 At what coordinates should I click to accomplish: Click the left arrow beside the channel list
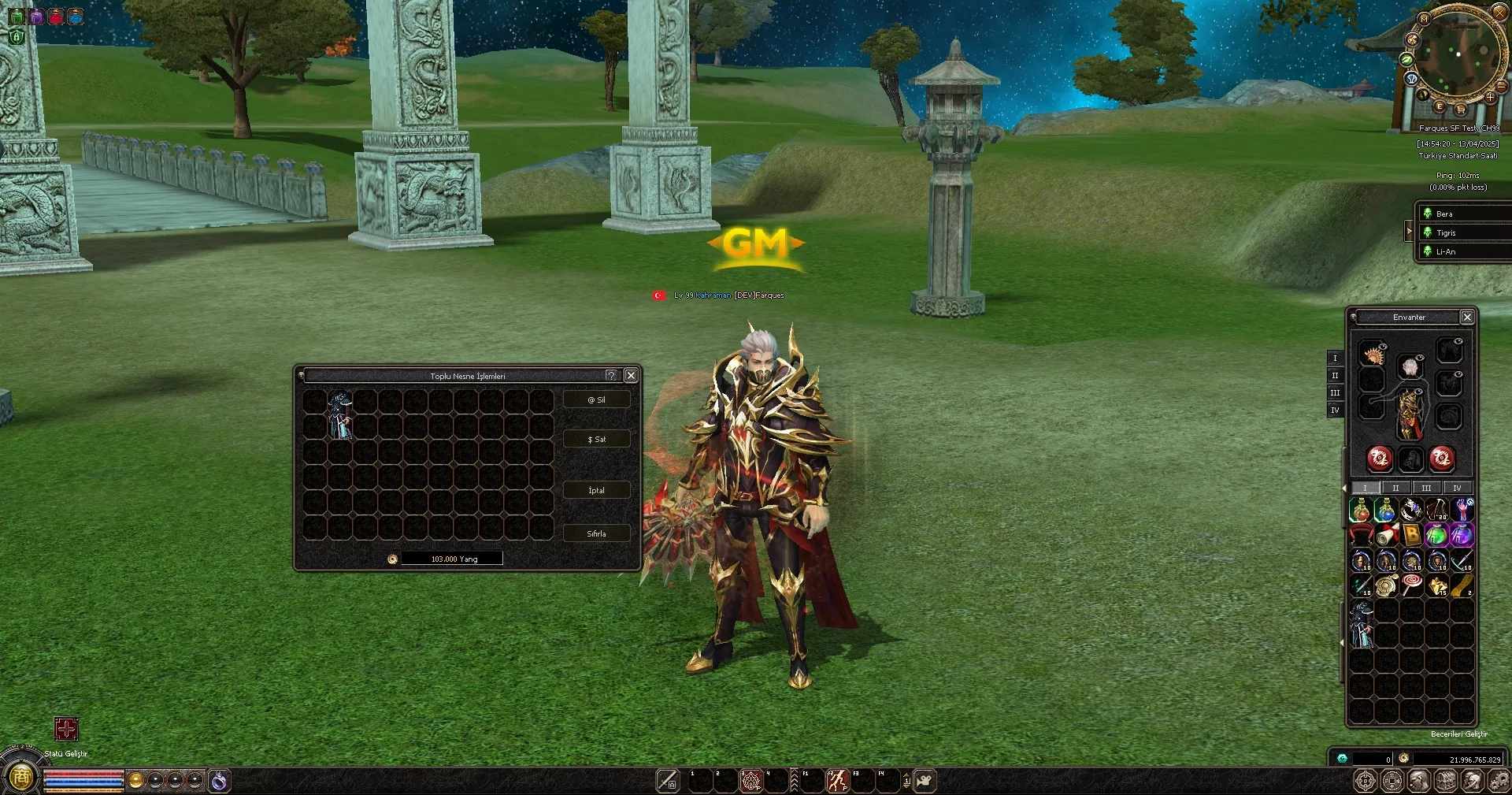pos(1410,231)
